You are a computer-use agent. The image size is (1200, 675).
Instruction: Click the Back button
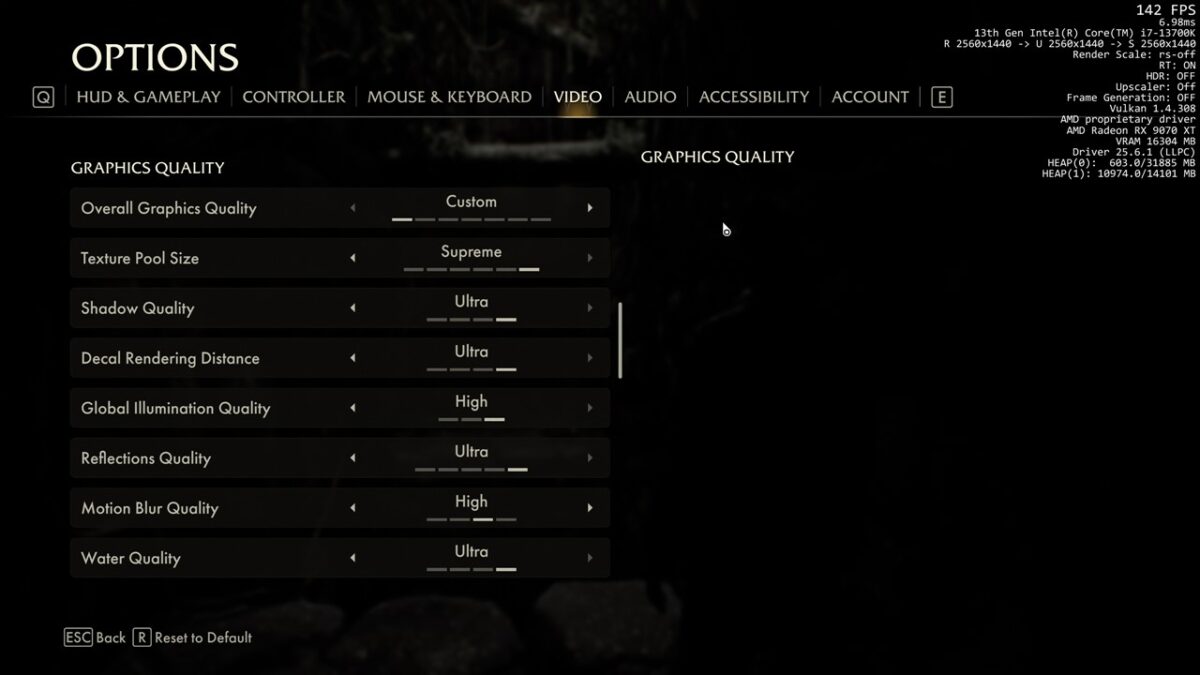(96, 637)
